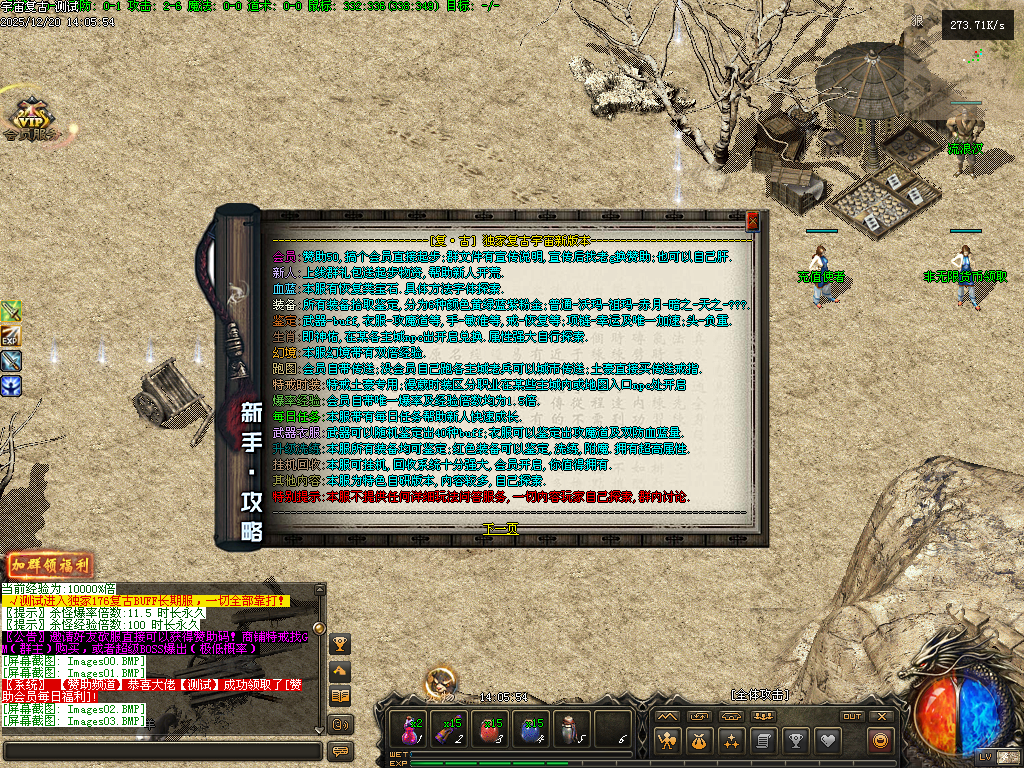
Task: Open the trophy icon beside the chat
Action: 340,644
